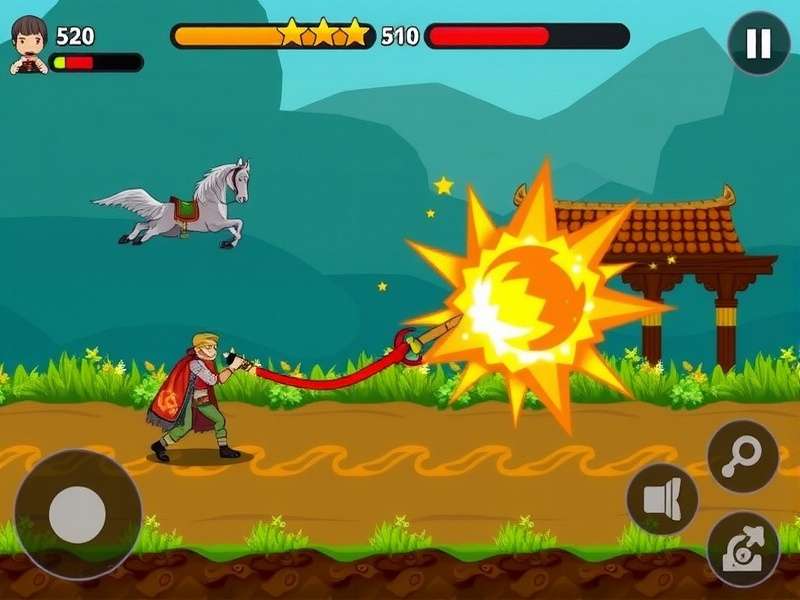Tap the virtual joystick thumb pad

pos(77,514)
